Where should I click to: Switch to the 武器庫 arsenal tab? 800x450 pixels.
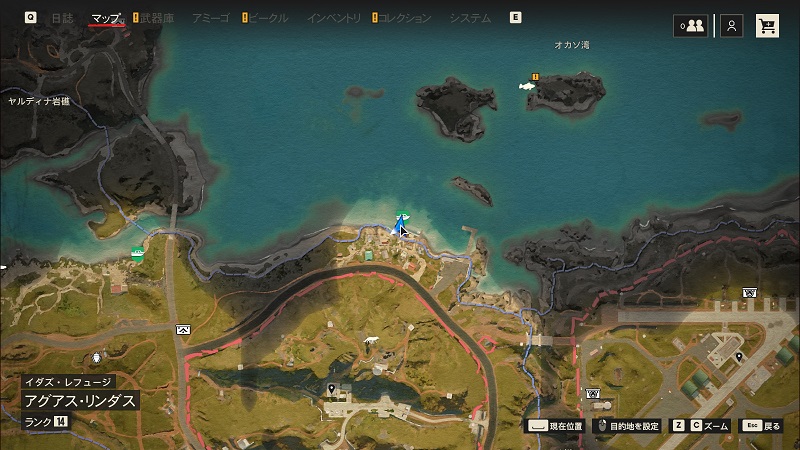158,18
